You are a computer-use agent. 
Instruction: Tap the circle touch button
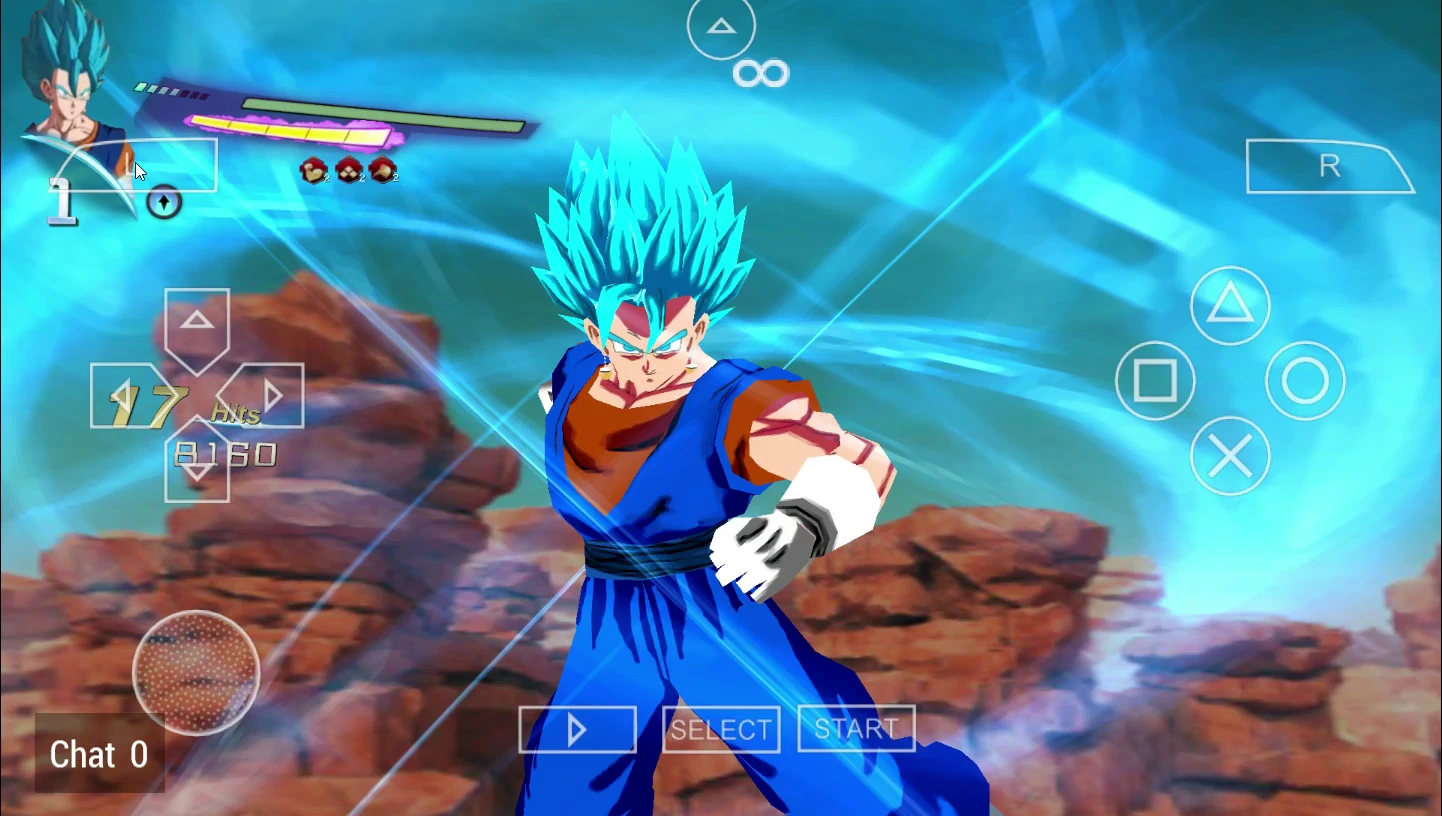(x=1305, y=381)
